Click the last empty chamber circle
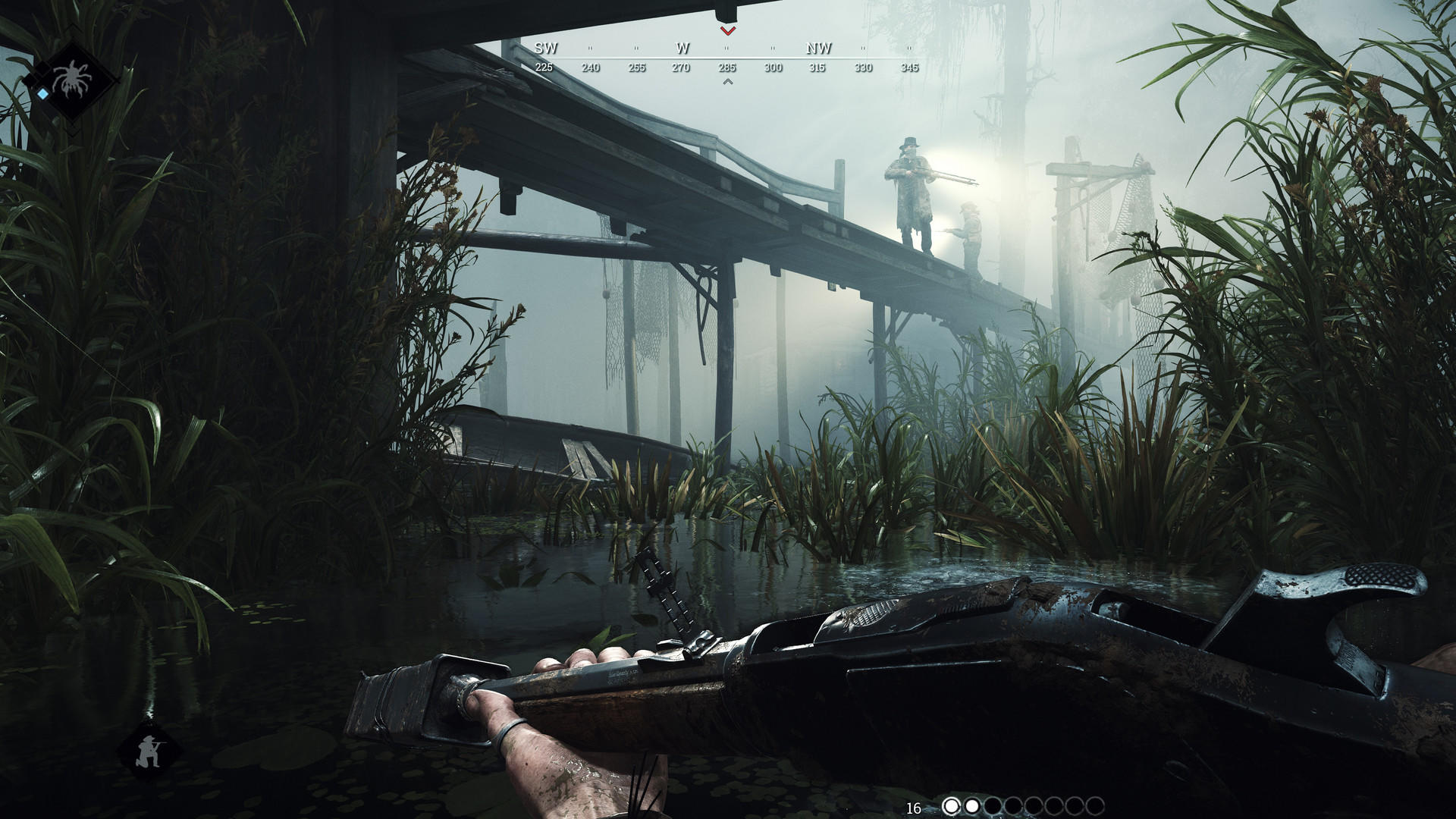Image resolution: width=1456 pixels, height=819 pixels. 1097,805
